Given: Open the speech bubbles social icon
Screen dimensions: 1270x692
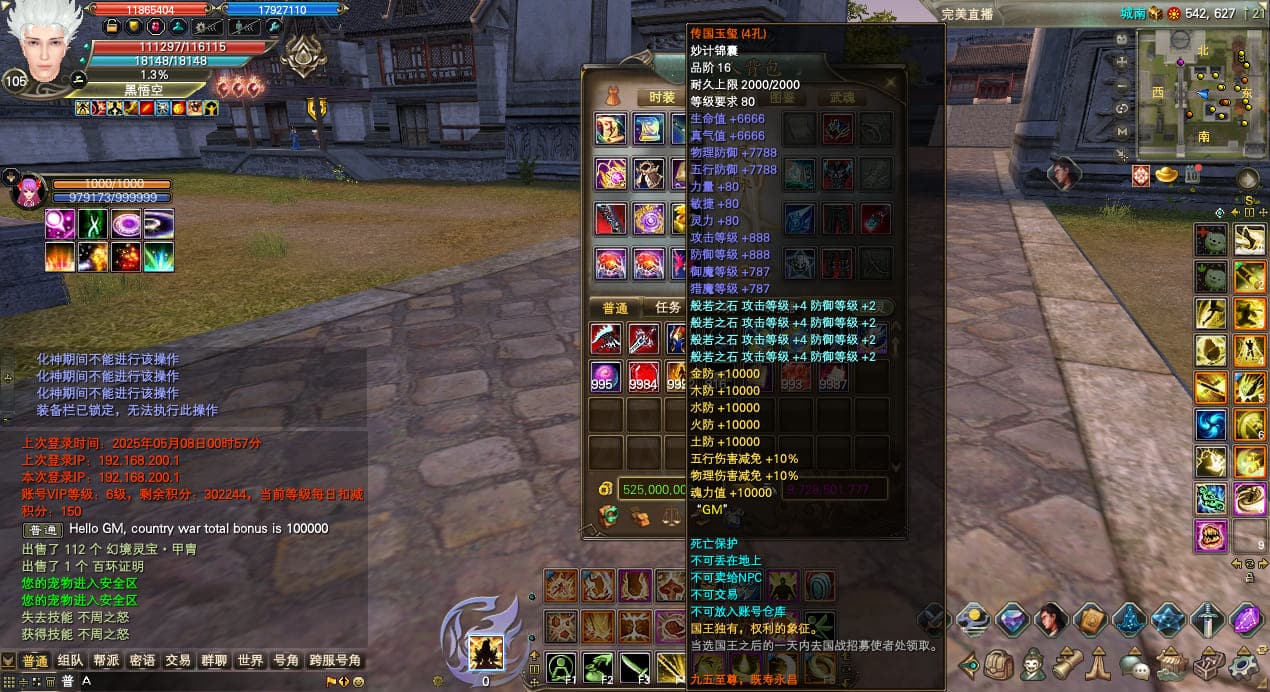Looking at the screenshot, I should 1134,663.
